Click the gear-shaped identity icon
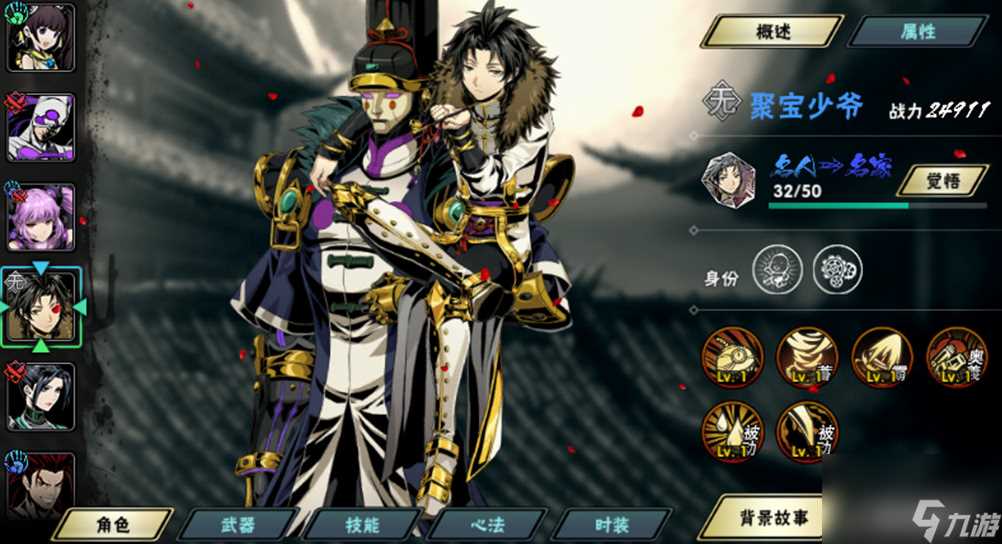The width and height of the screenshot is (1002, 544). [837, 270]
